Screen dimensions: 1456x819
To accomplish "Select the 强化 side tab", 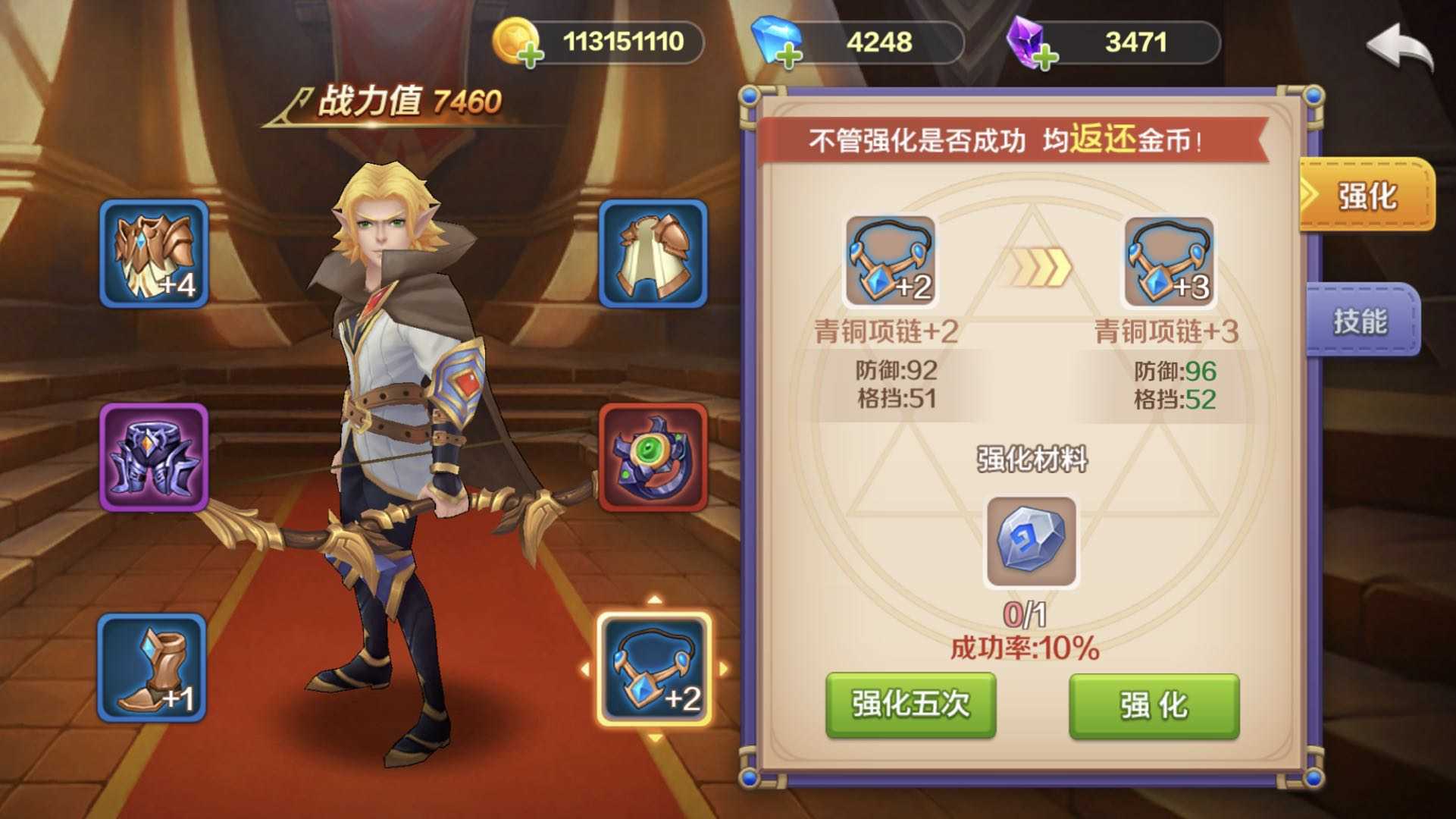I will (x=1367, y=196).
